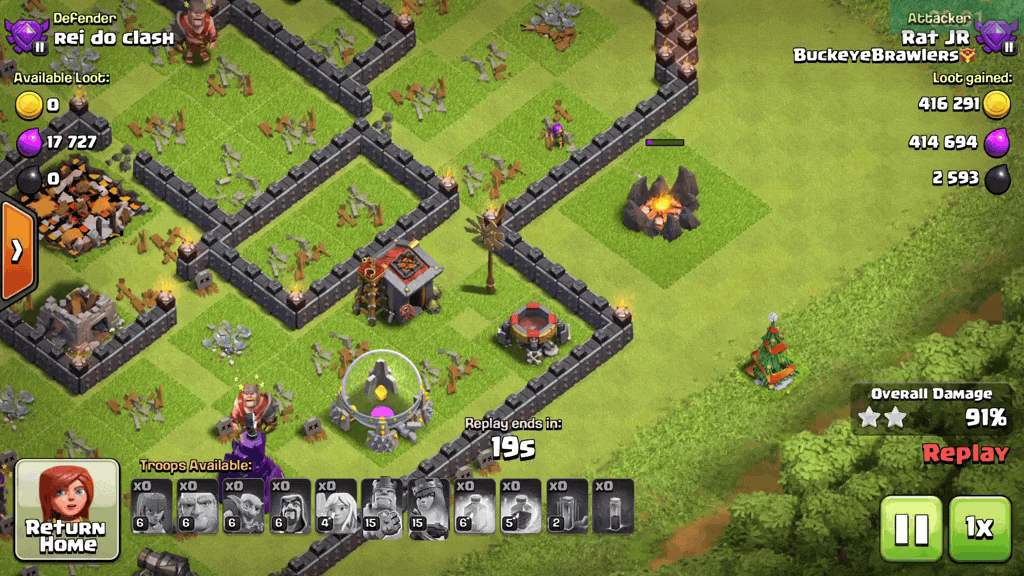Expand the orange side arrow panel
This screenshot has height=576, width=1024.
tap(16, 250)
